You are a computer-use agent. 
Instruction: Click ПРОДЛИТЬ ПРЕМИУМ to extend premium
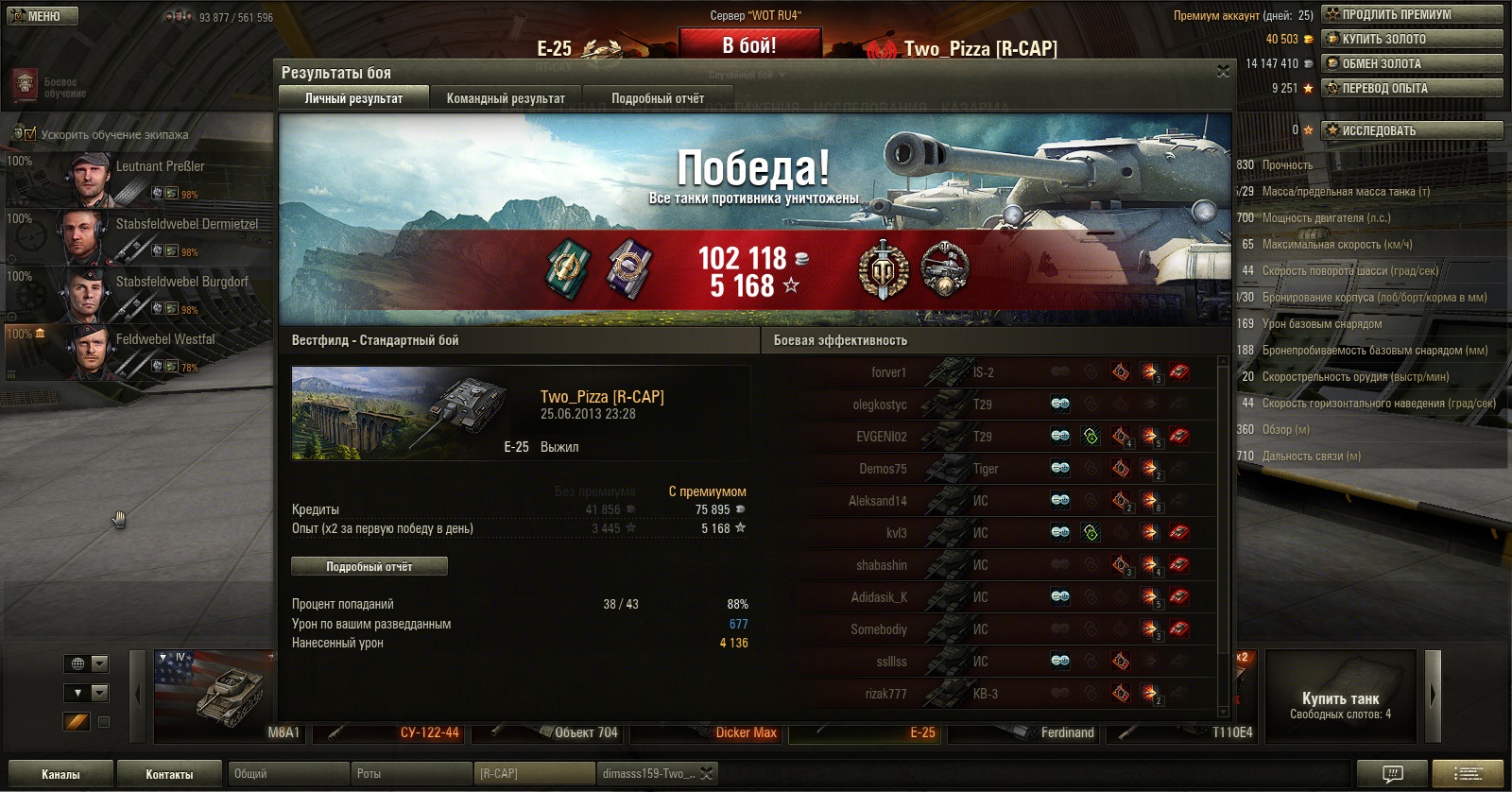point(1412,14)
